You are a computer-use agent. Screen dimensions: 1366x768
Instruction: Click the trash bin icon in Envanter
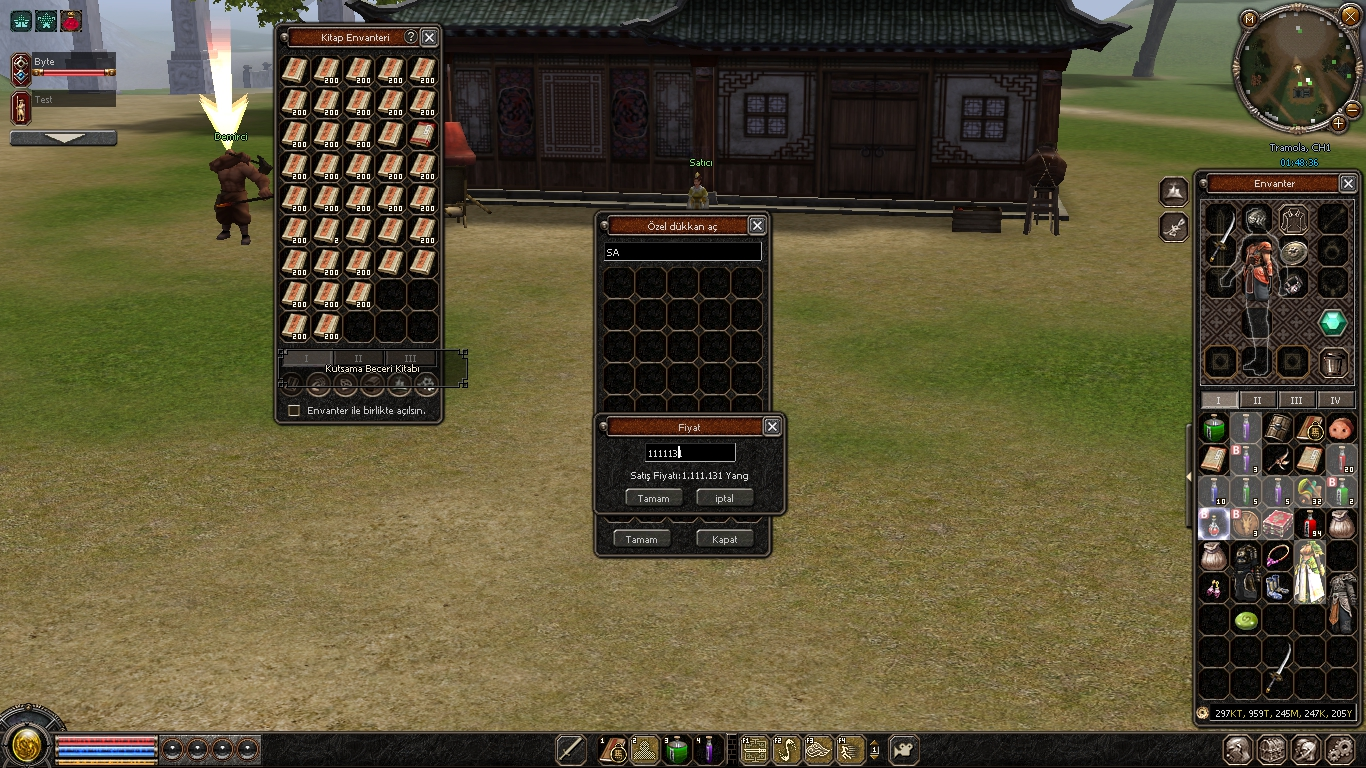[1332, 362]
